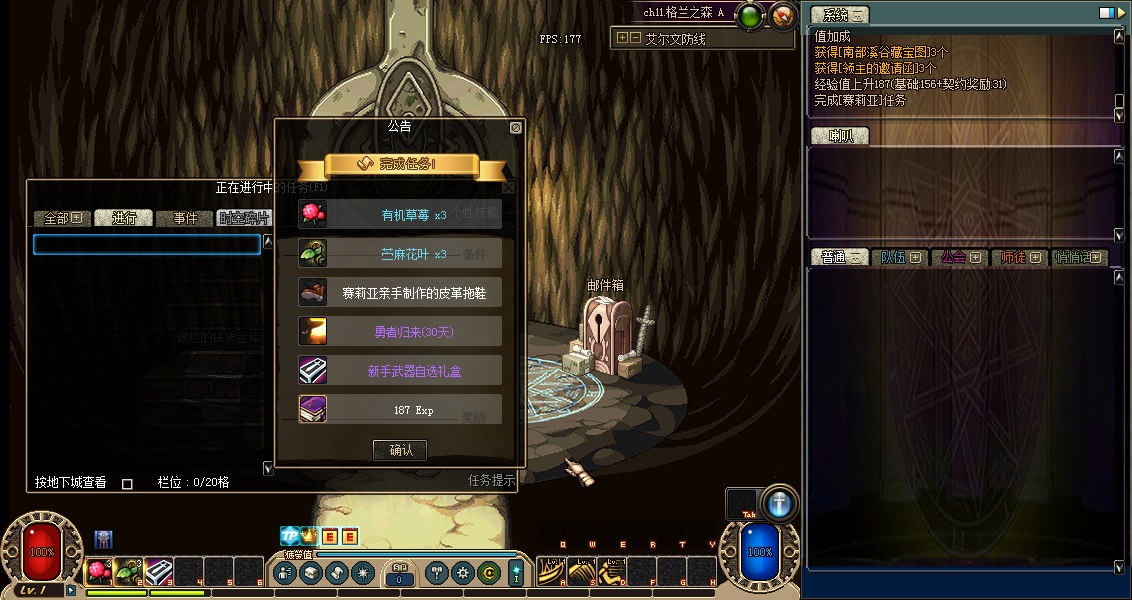The width and height of the screenshot is (1132, 600).
Task: Use the strawberry item in the hotbar
Action: coord(99,571)
